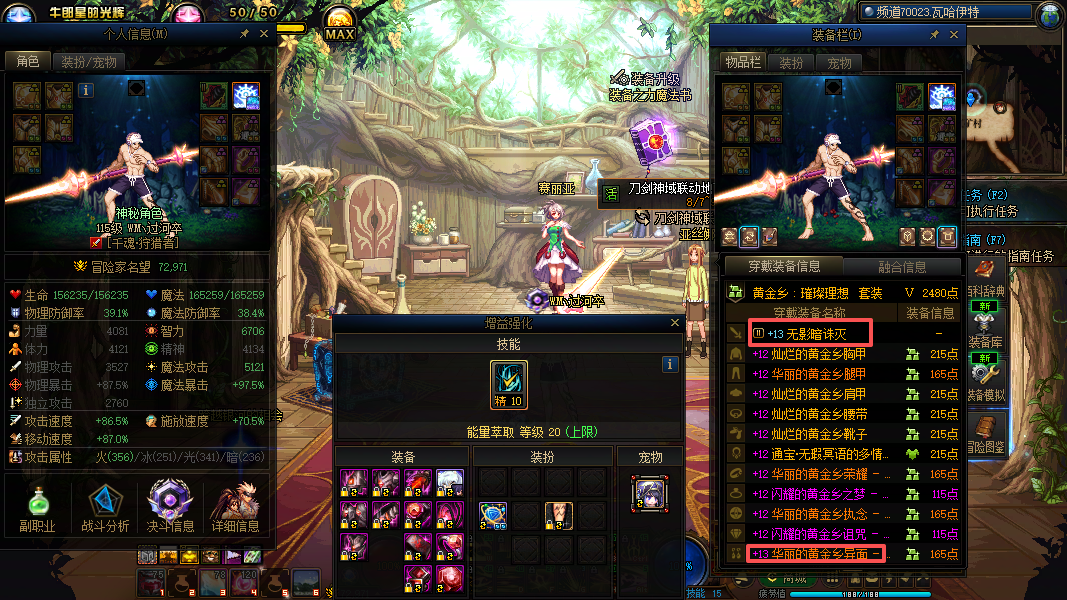Viewport: 1067px width, 600px height.
Task: Close the 个人信息 window
Action: pyautogui.click(x=264, y=33)
